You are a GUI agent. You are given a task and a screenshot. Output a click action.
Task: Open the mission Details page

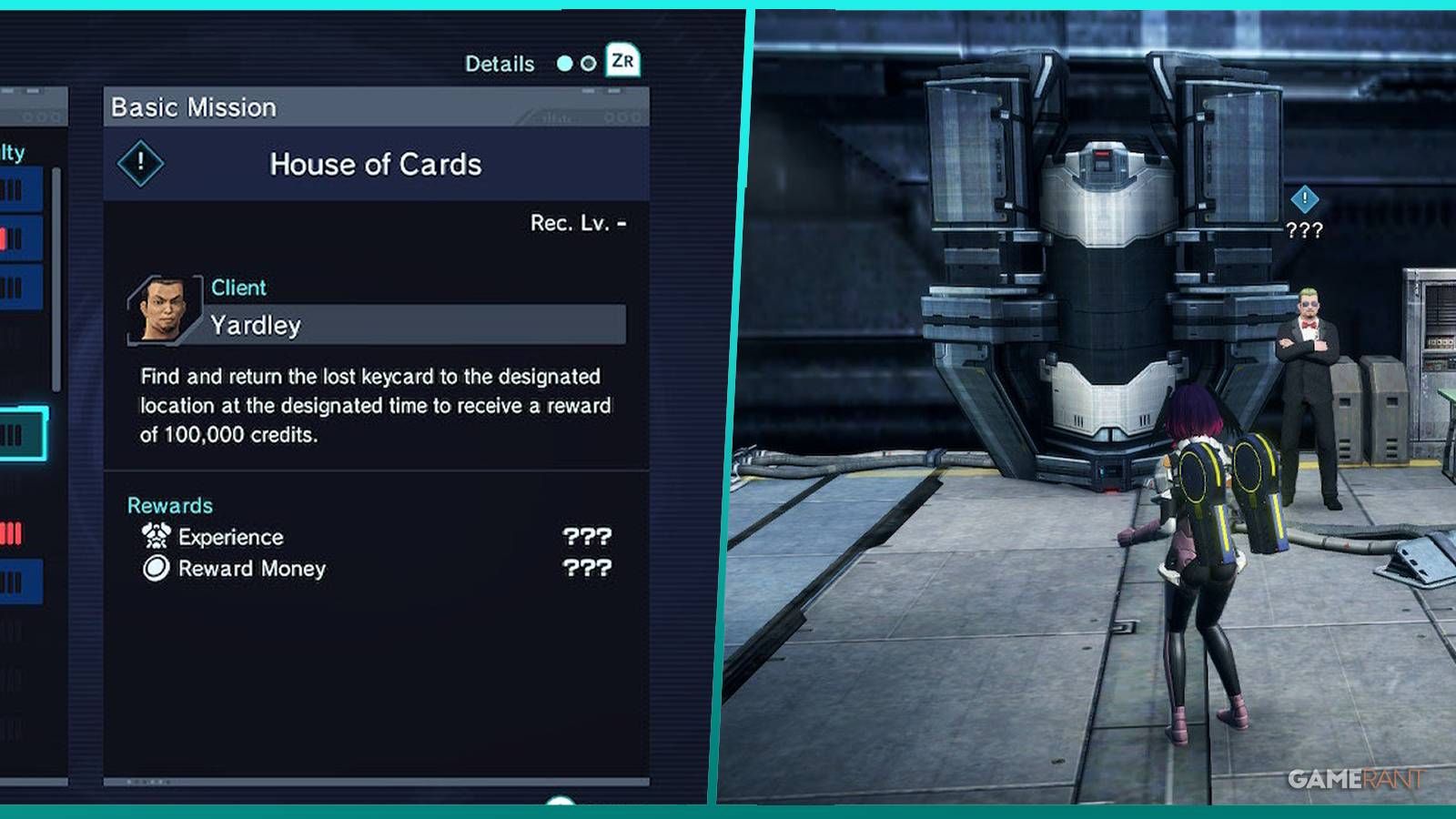pos(500,64)
